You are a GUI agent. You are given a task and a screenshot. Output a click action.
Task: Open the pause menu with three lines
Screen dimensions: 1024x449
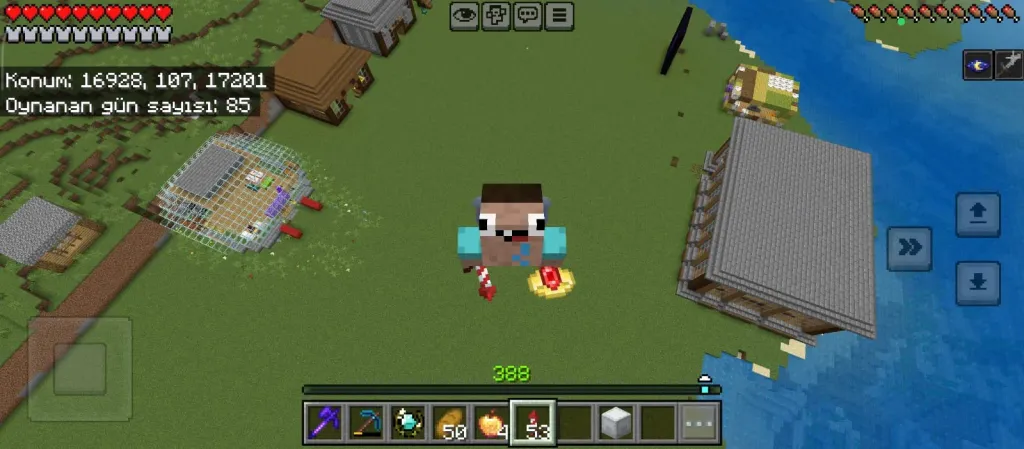[560, 16]
